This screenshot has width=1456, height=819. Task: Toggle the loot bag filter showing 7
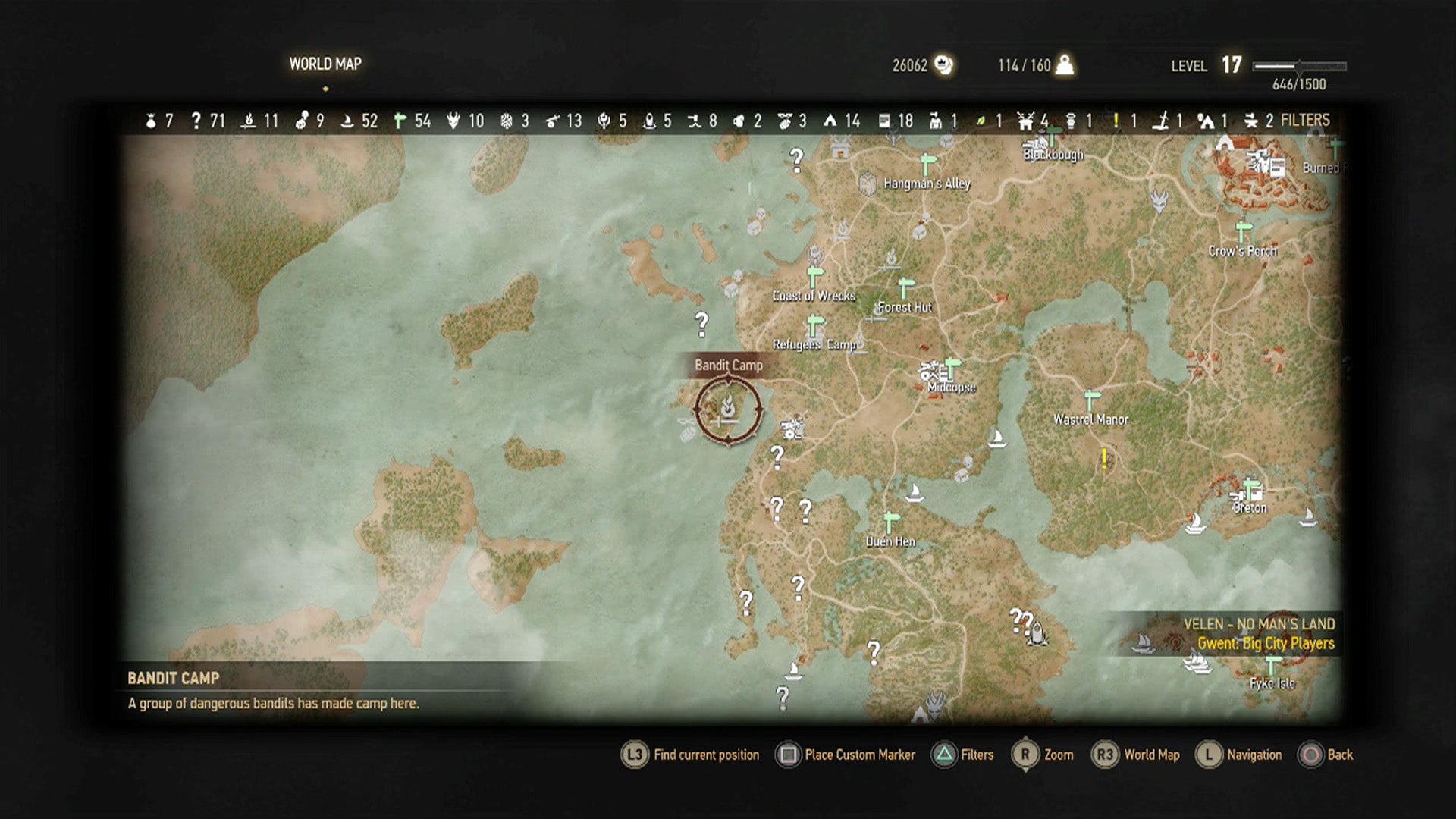(x=150, y=120)
